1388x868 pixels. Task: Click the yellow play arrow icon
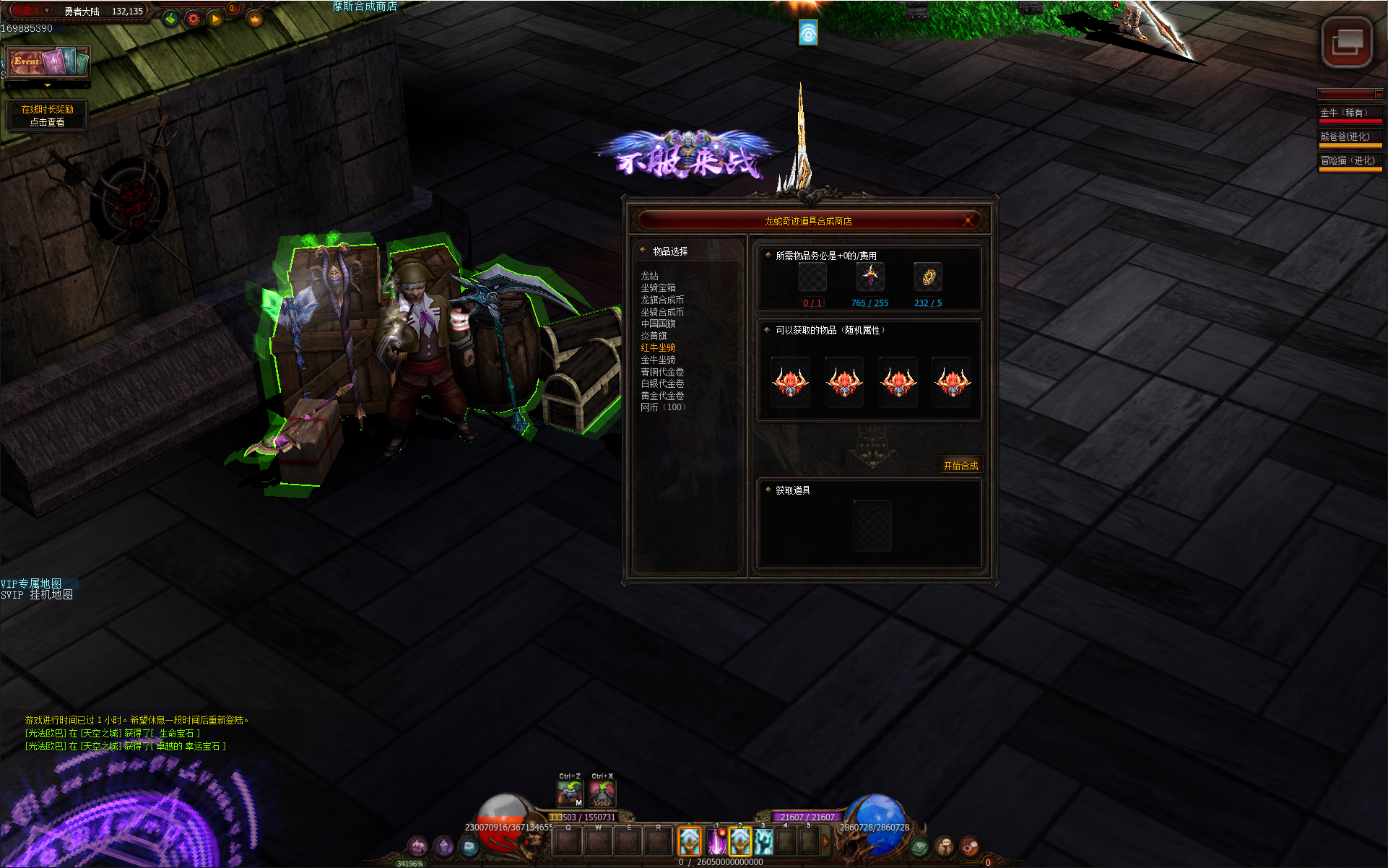[x=214, y=19]
